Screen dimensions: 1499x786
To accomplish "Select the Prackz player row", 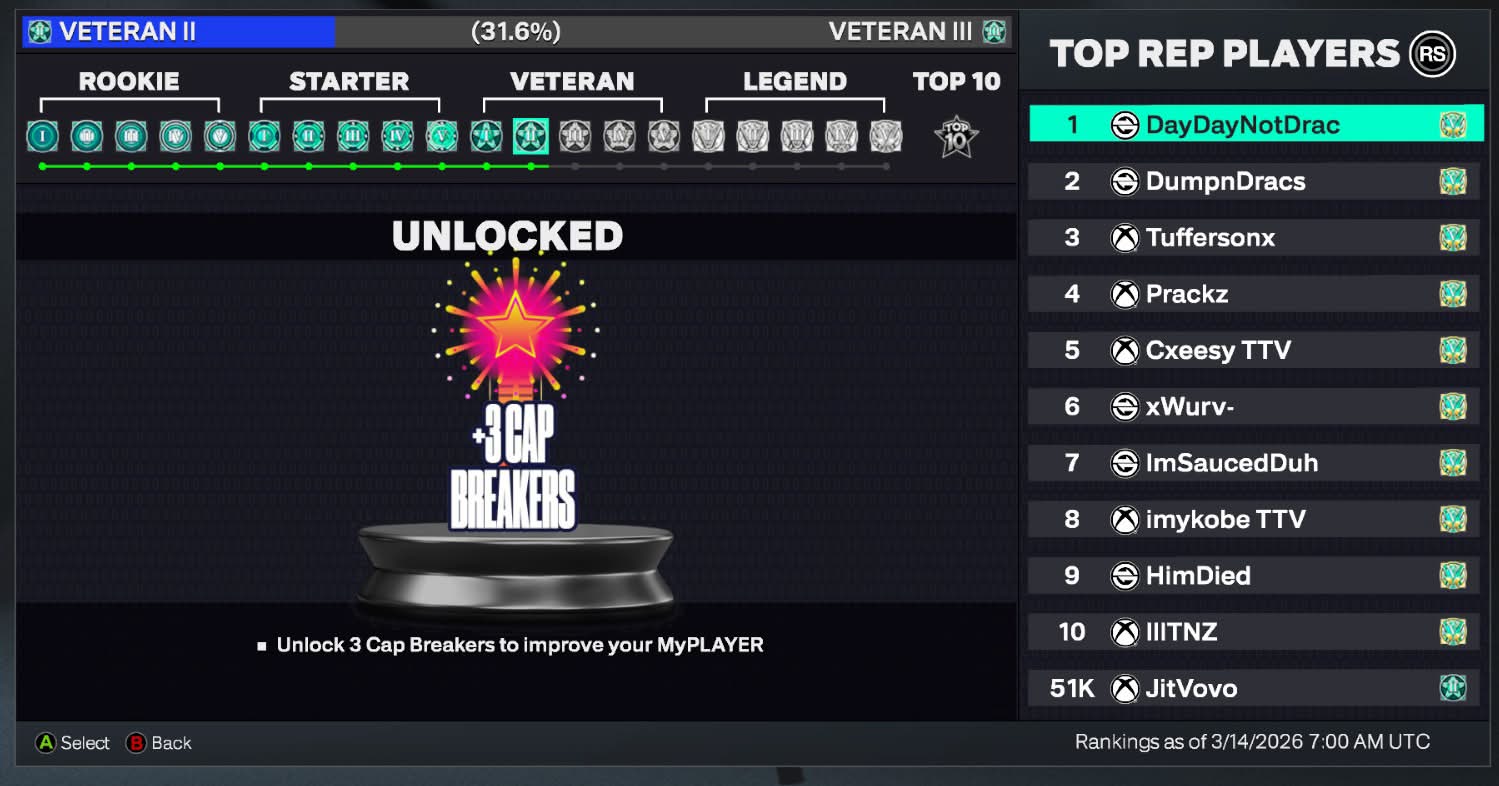I will [1254, 294].
